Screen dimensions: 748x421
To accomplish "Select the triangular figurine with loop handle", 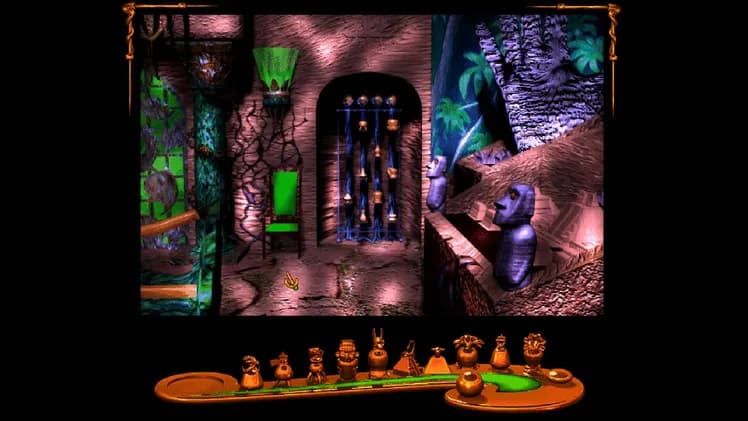I will [x=409, y=359].
